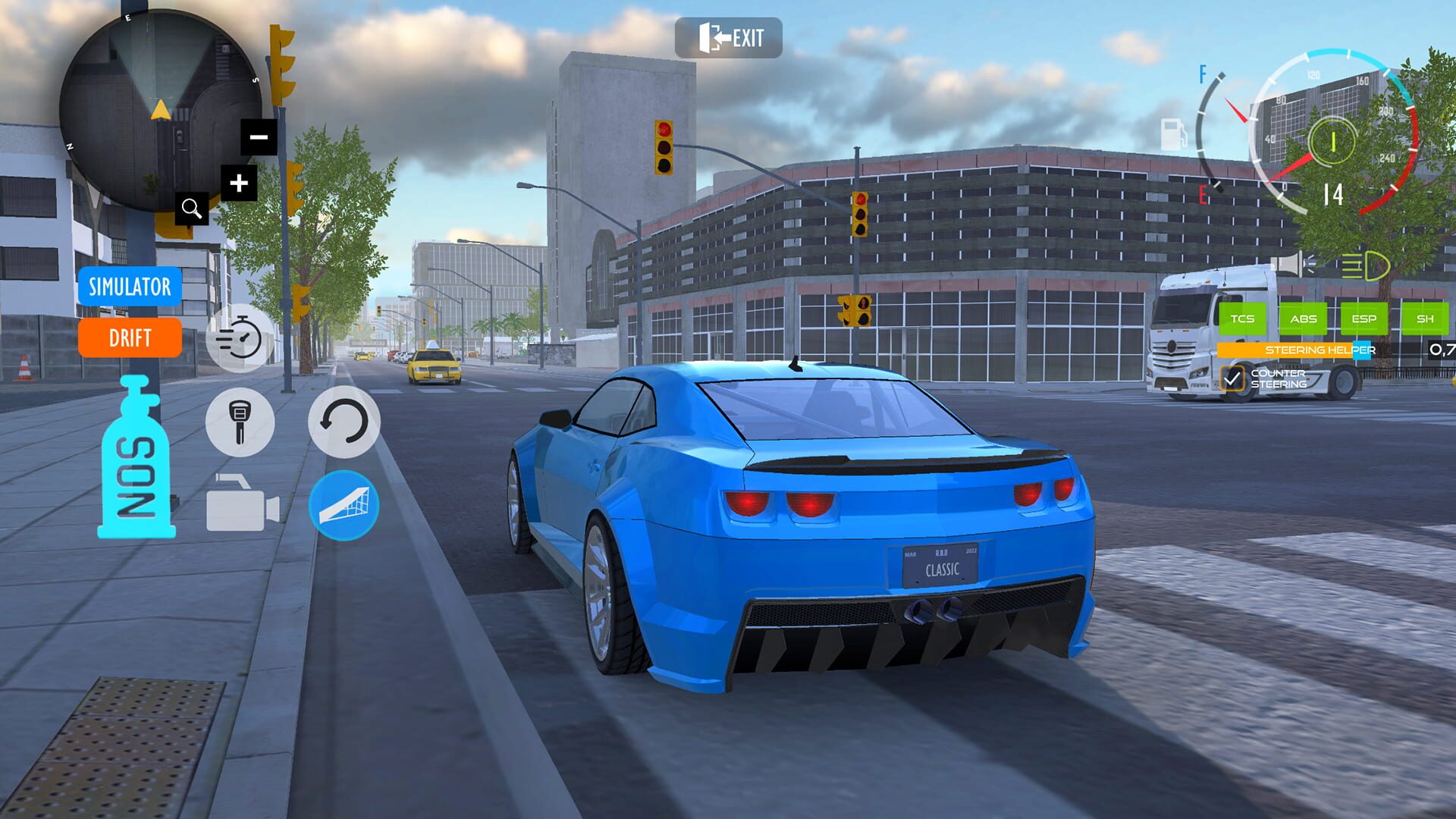Toggle the TCS traction control

[1244, 319]
